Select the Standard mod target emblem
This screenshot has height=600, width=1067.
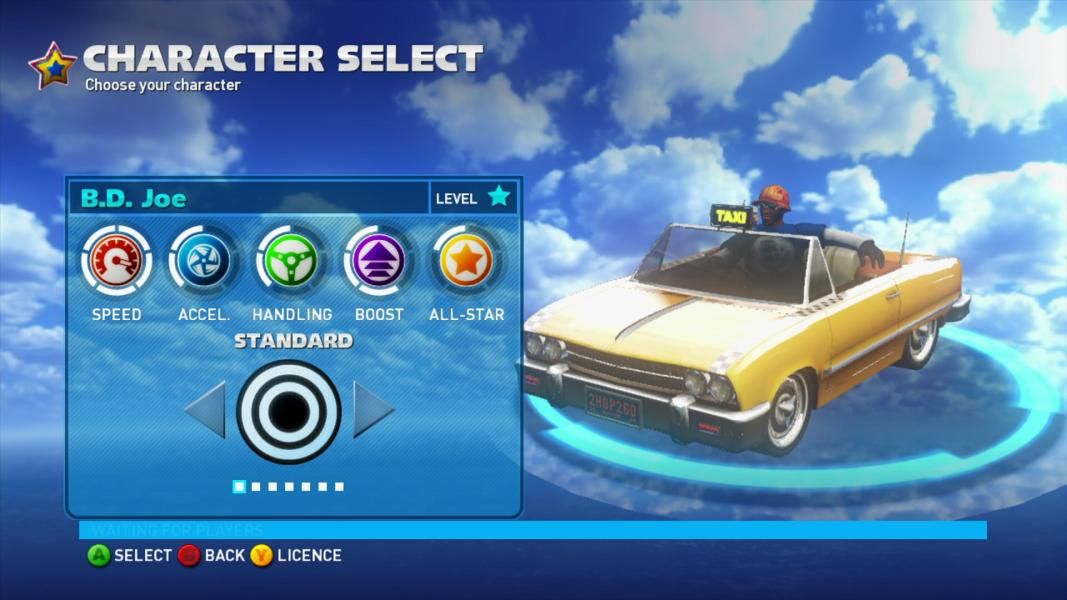point(289,410)
